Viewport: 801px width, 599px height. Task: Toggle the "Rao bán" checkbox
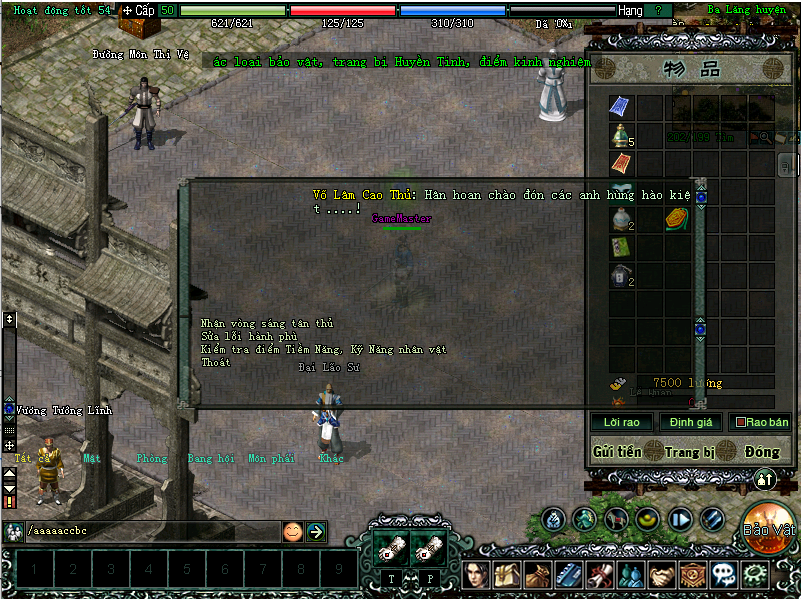point(741,422)
